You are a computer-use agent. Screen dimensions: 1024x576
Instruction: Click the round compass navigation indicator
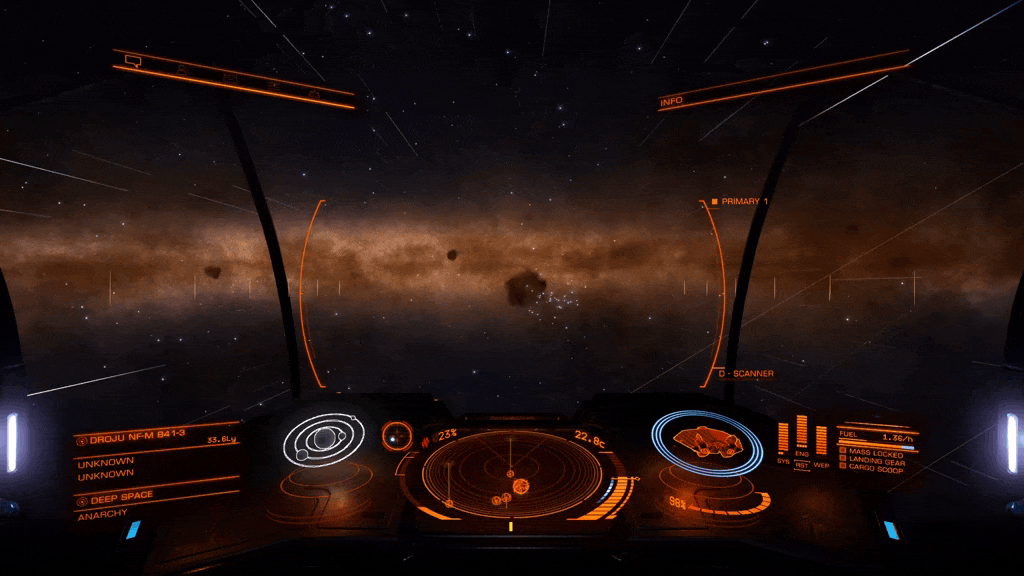[397, 435]
